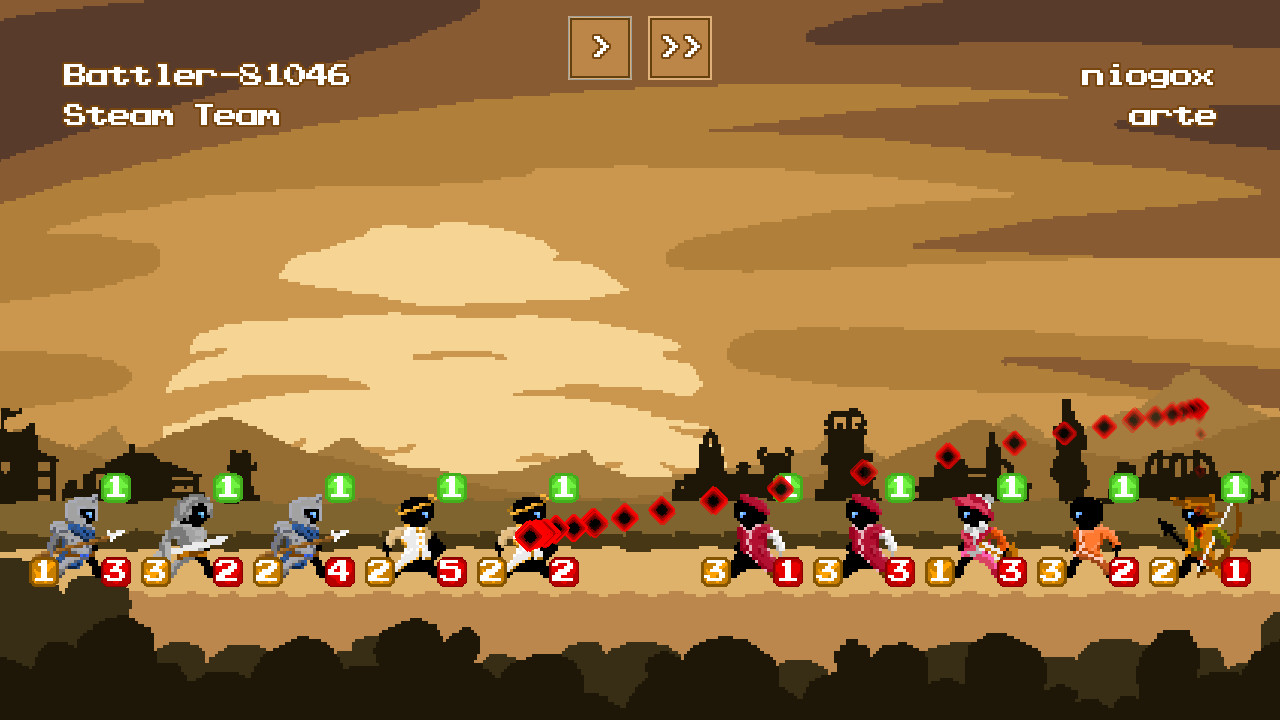
Task: Click the Steam Team label
Action: 170,115
